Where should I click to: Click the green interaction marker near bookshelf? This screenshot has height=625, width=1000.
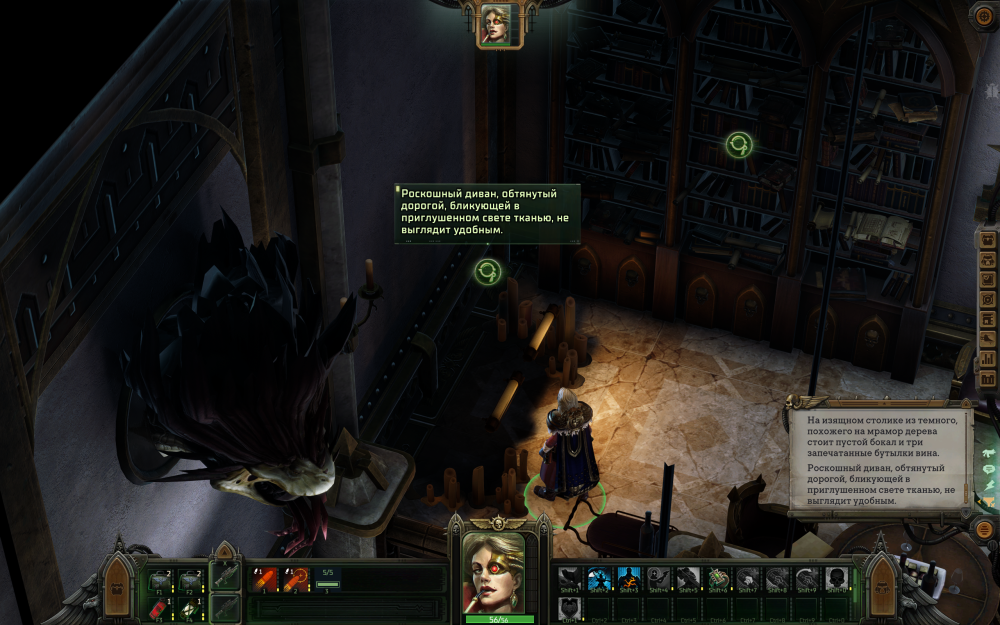point(739,145)
